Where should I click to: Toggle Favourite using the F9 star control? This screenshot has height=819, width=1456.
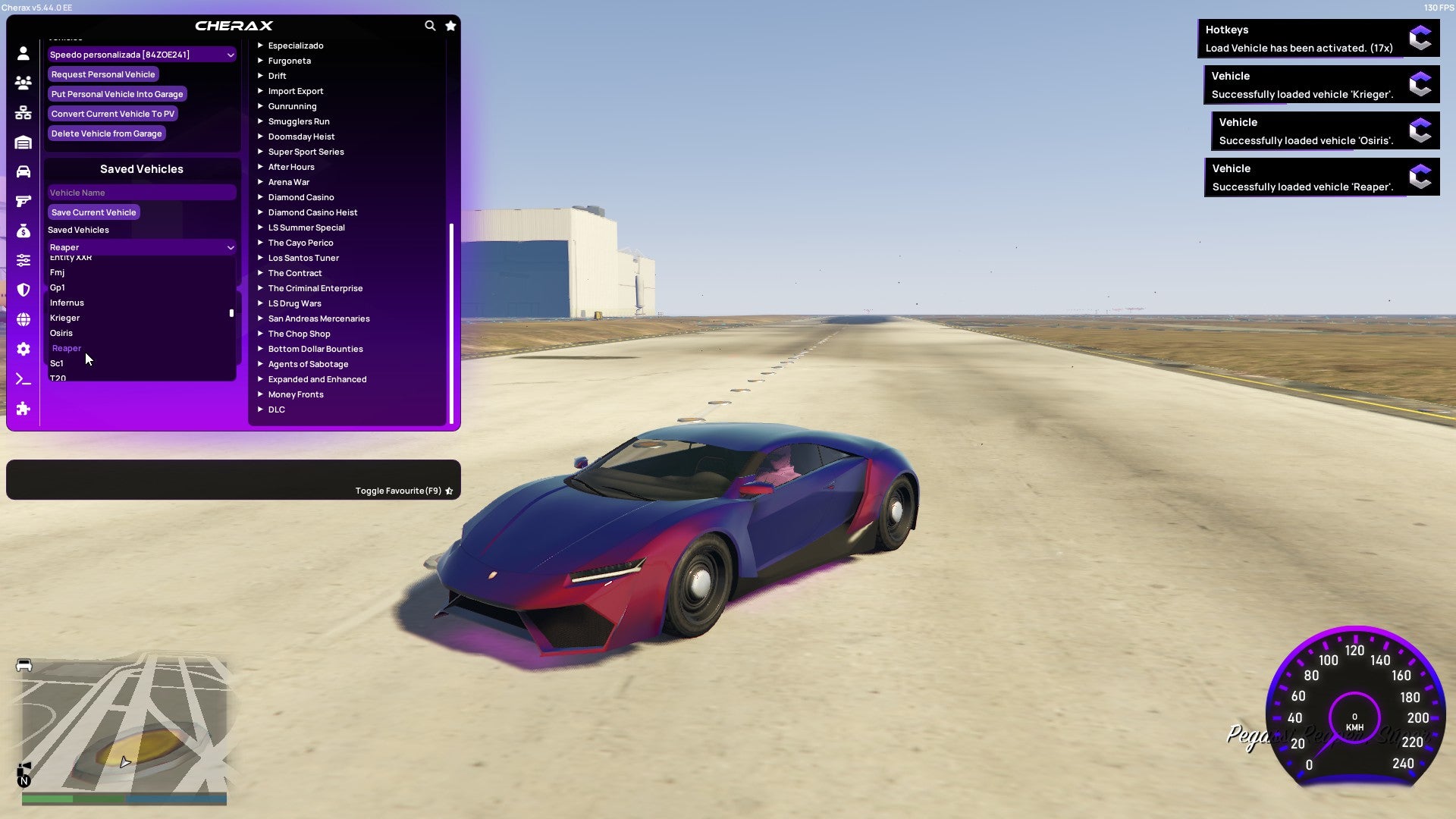pyautogui.click(x=448, y=491)
